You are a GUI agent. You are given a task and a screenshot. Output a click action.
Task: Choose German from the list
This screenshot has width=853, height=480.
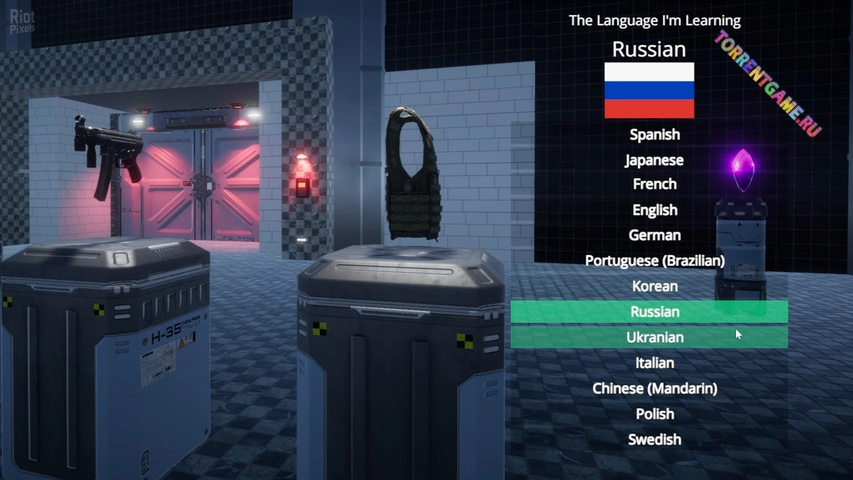point(654,235)
